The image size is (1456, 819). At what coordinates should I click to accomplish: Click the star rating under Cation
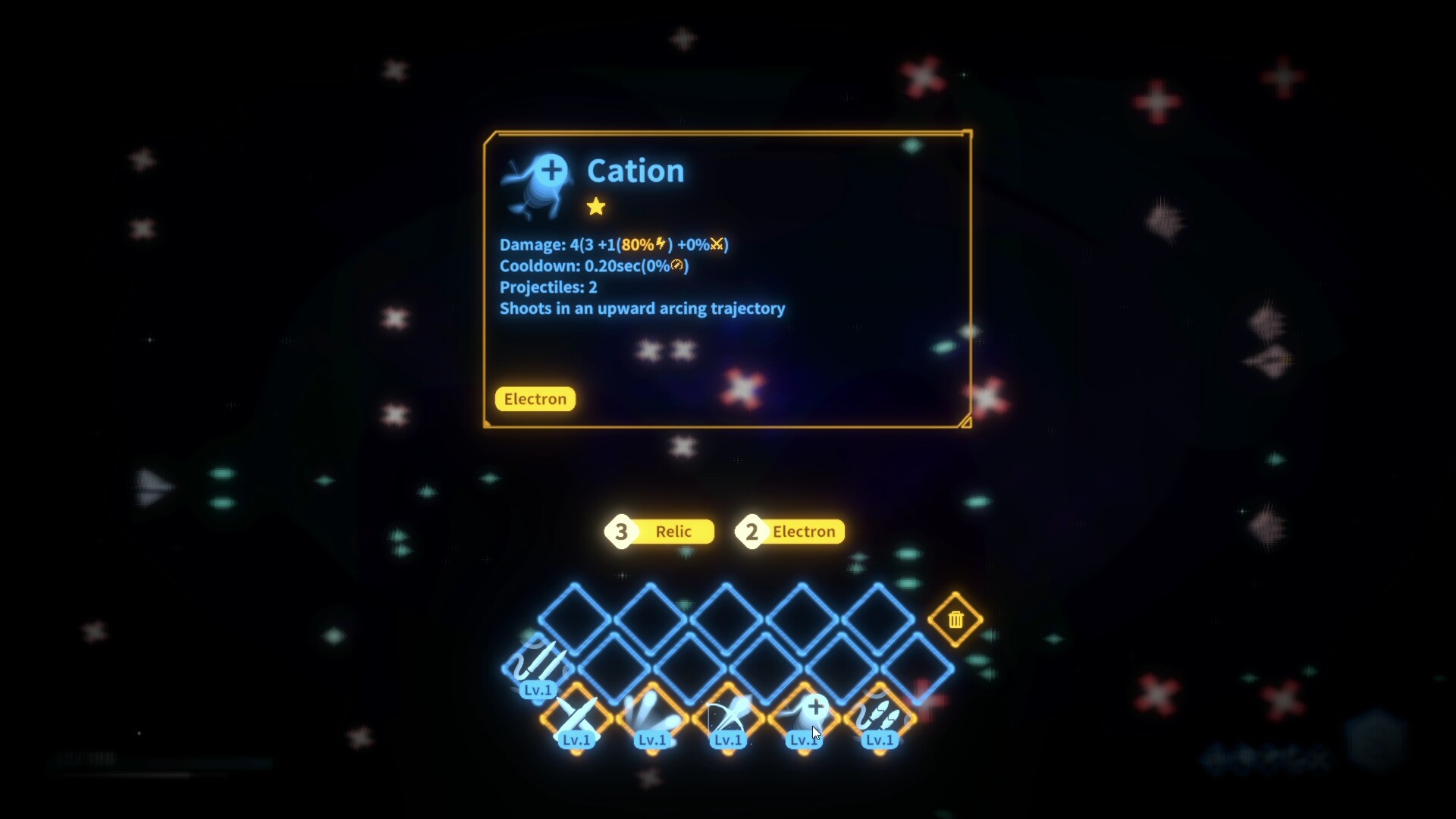pos(597,206)
